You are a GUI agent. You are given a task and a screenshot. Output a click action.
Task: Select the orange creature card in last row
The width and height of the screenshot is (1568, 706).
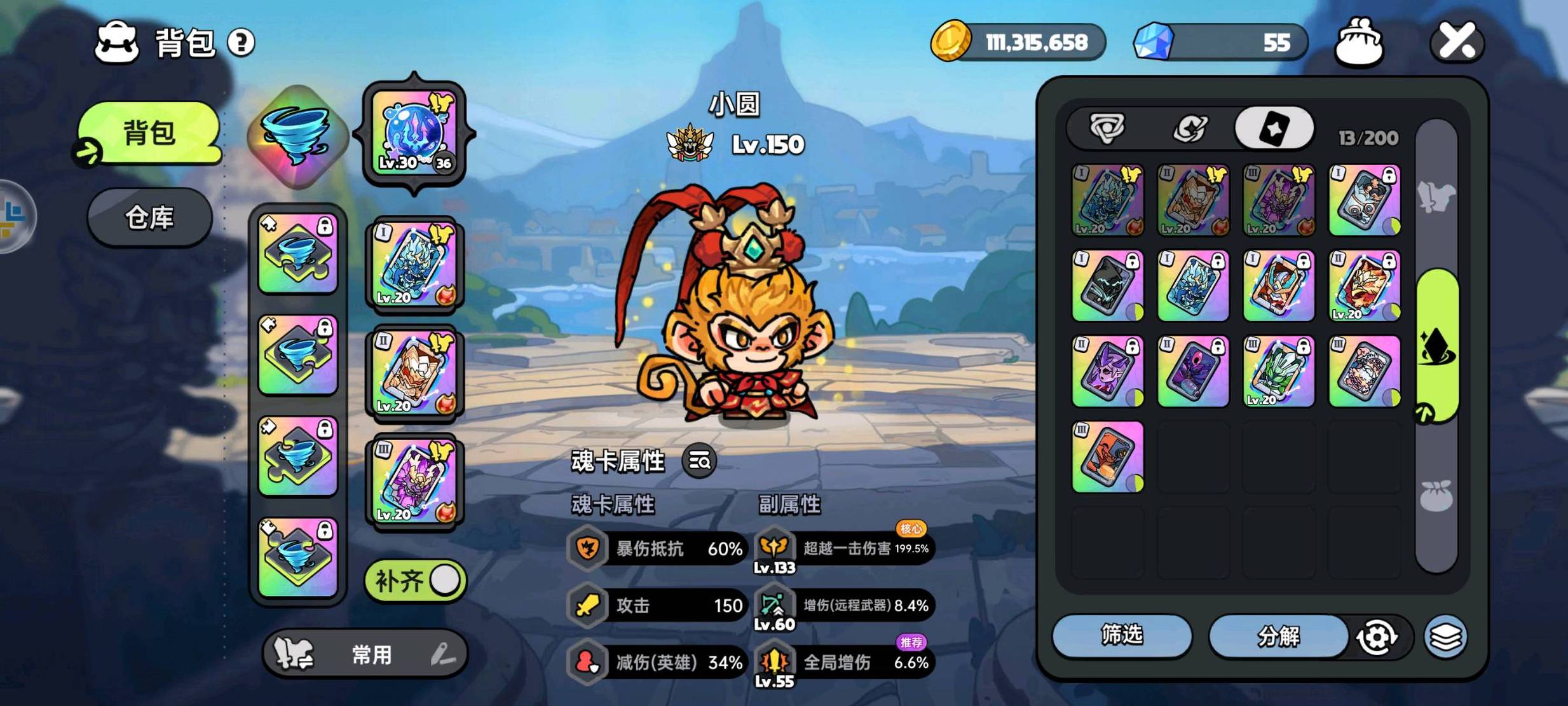click(x=1107, y=457)
